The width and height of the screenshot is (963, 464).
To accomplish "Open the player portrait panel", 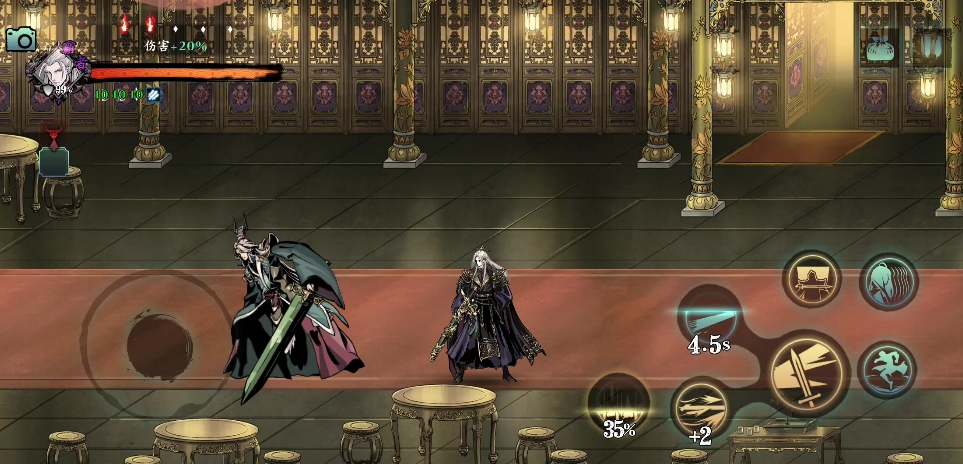I will (x=52, y=72).
